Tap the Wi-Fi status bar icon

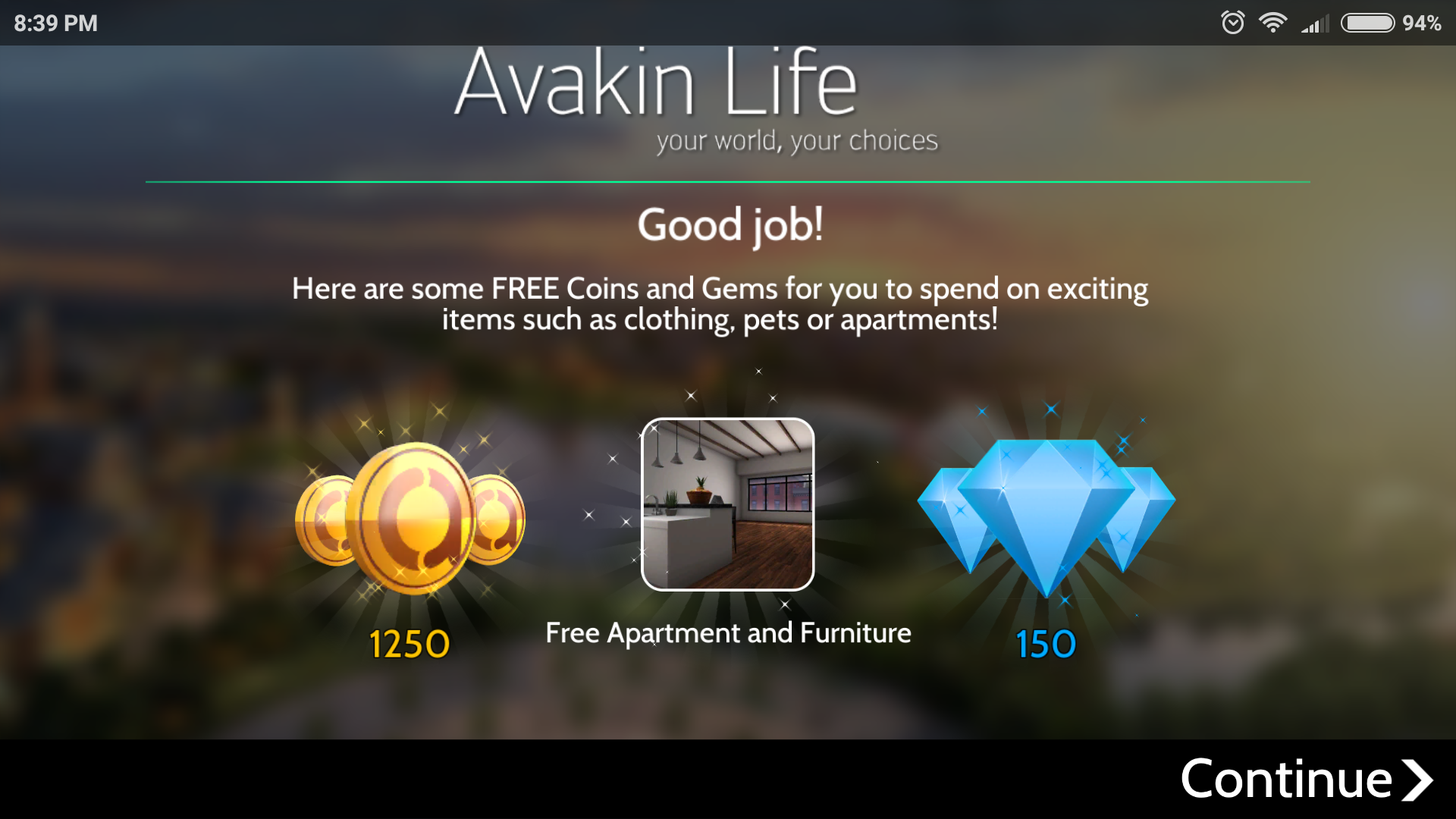tap(1274, 23)
